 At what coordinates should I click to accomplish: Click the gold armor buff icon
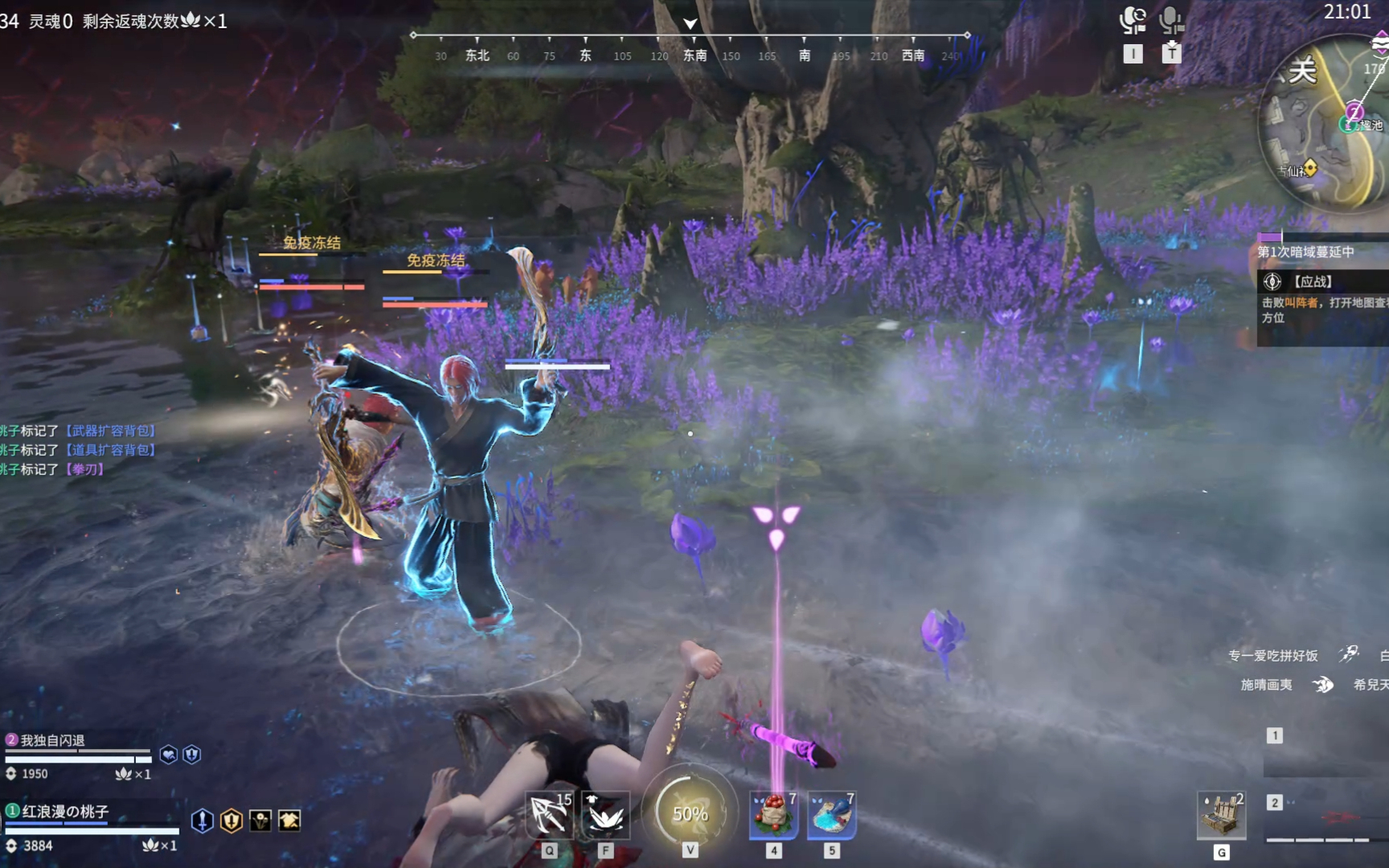click(x=289, y=821)
